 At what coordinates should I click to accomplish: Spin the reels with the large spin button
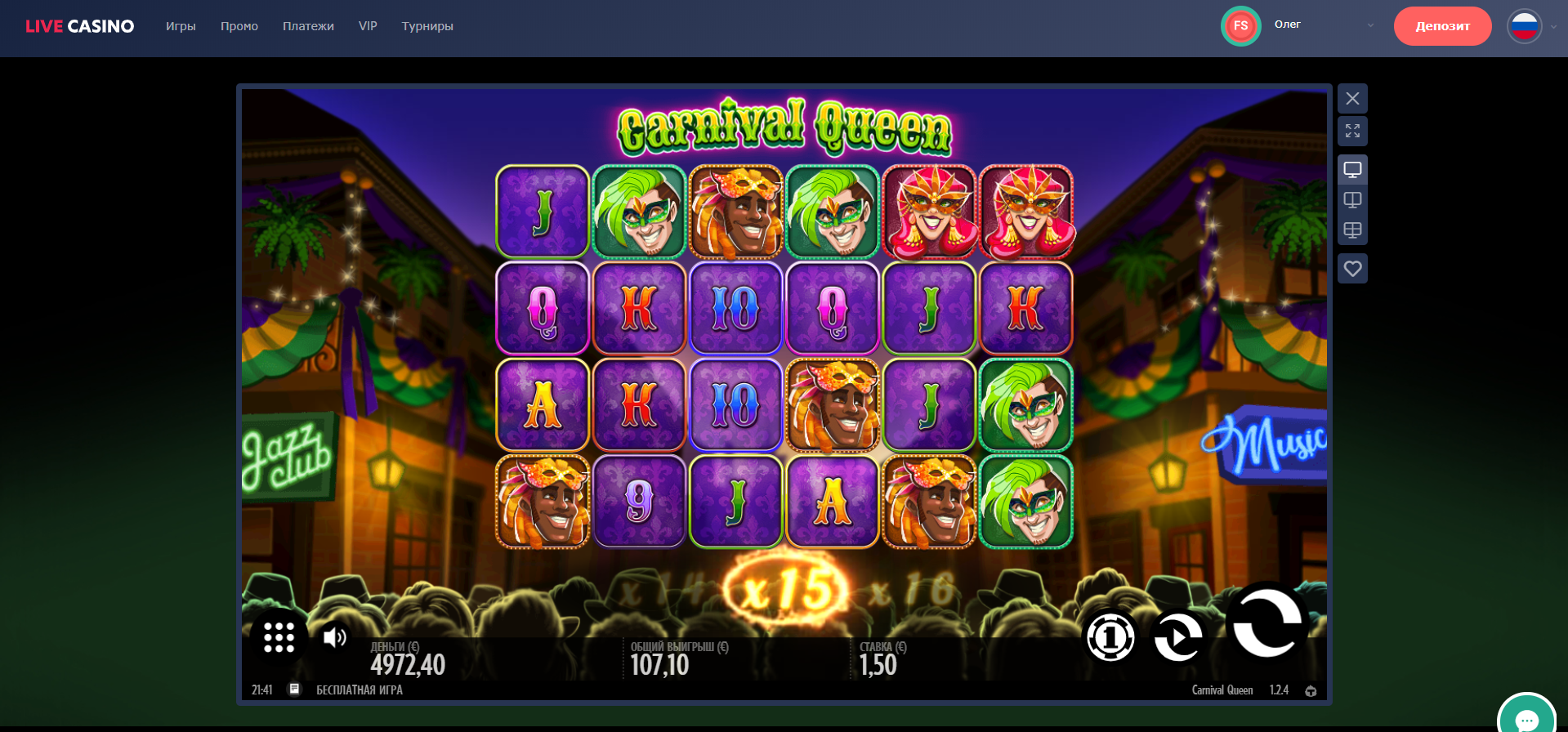tap(1266, 622)
